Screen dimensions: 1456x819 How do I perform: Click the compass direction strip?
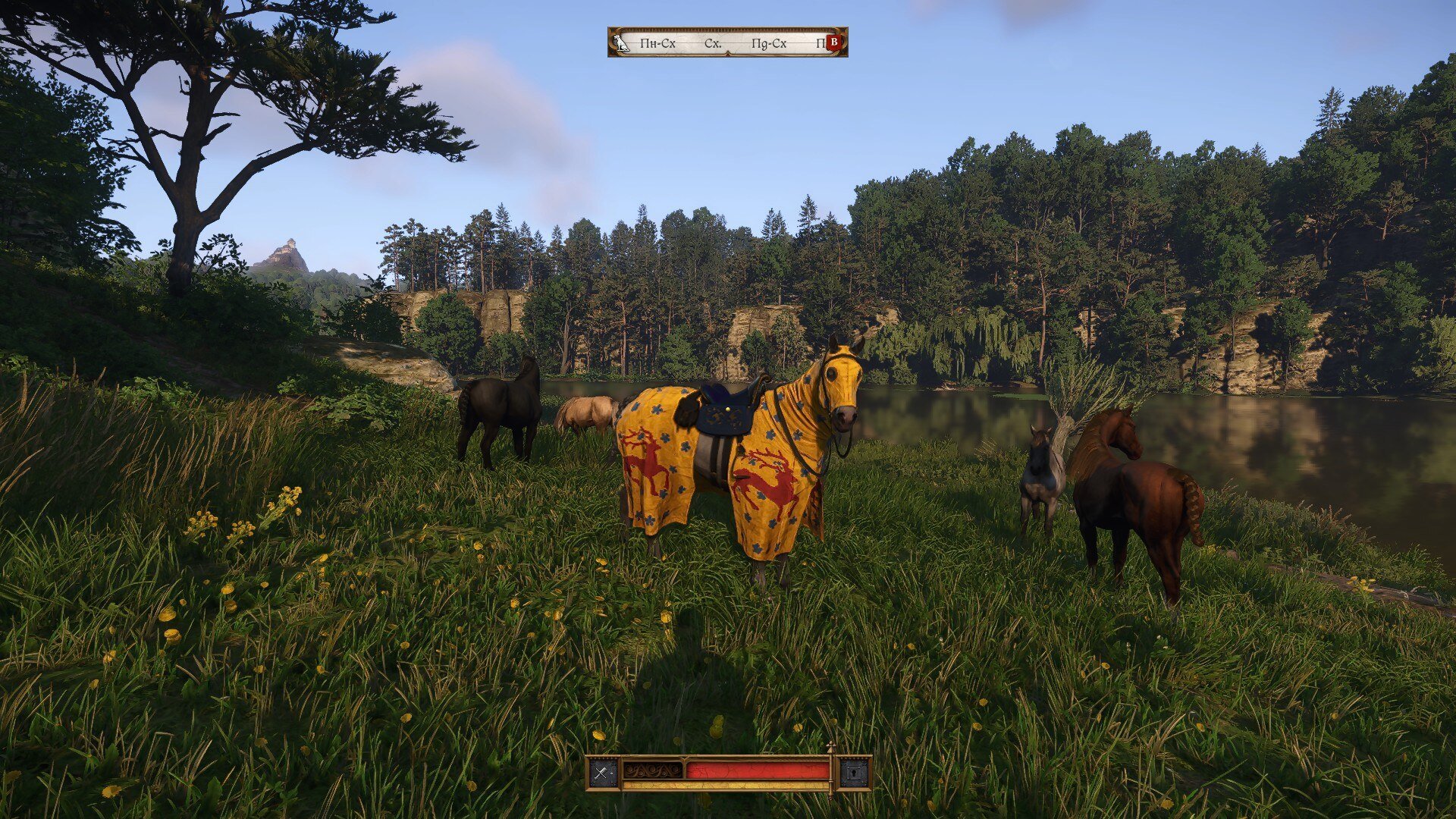[x=728, y=43]
